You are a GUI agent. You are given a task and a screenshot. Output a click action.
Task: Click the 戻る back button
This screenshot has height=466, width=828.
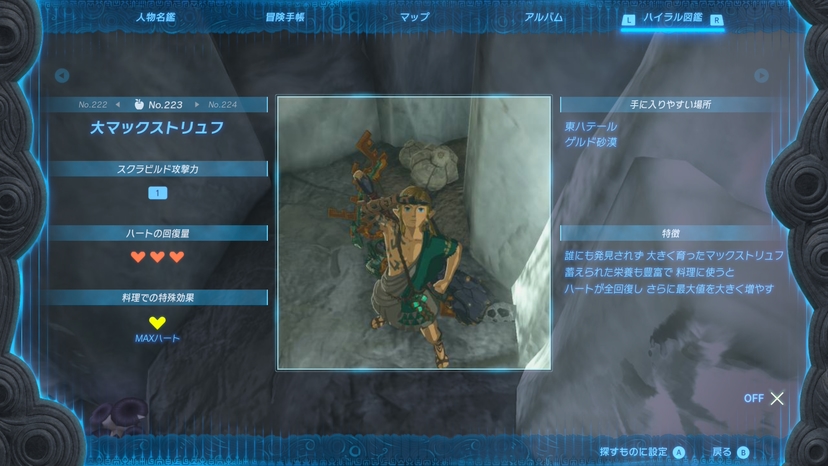730,452
